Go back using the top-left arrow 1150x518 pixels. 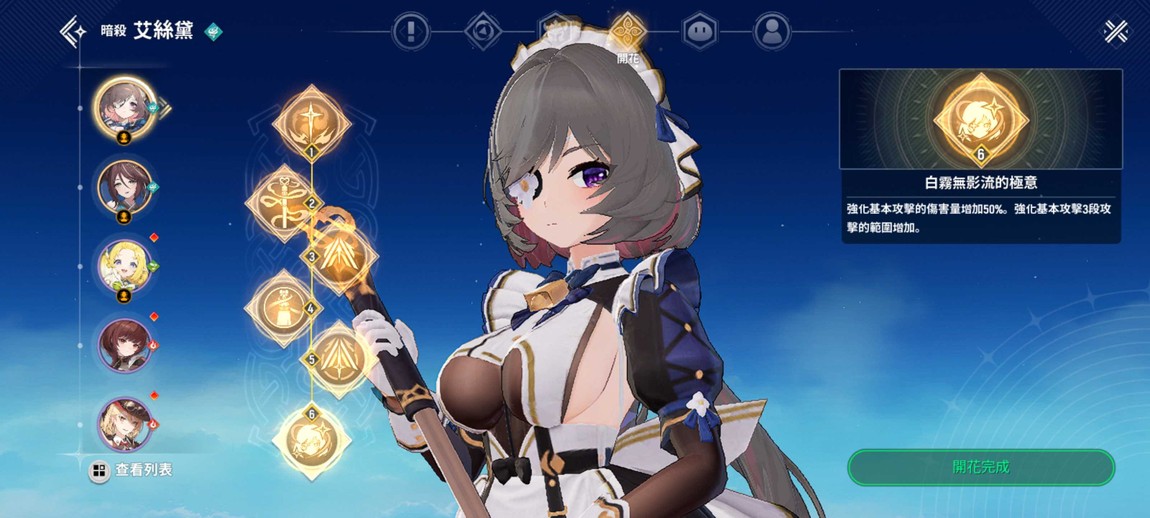point(73,31)
